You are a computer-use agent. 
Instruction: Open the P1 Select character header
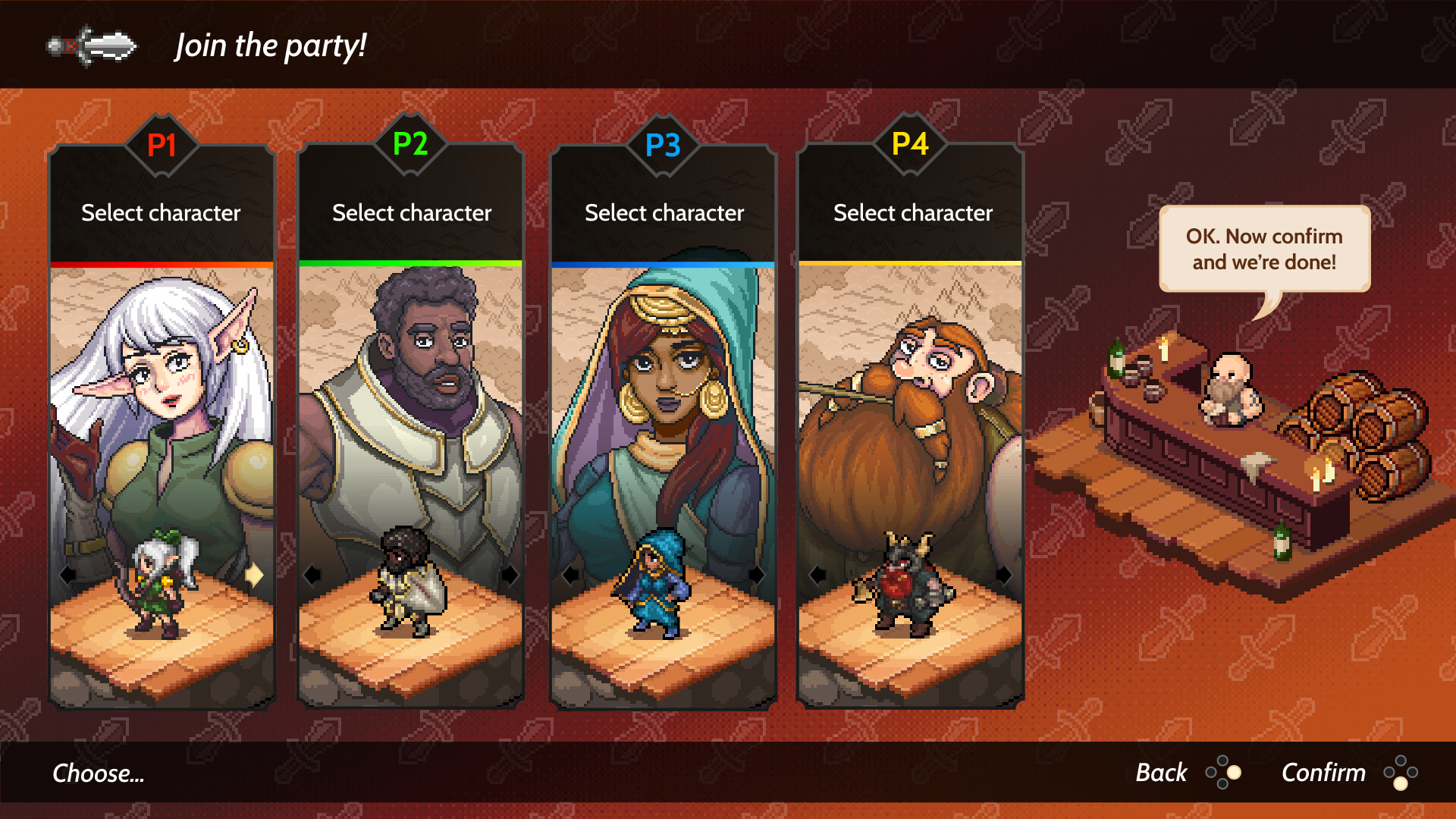click(162, 213)
